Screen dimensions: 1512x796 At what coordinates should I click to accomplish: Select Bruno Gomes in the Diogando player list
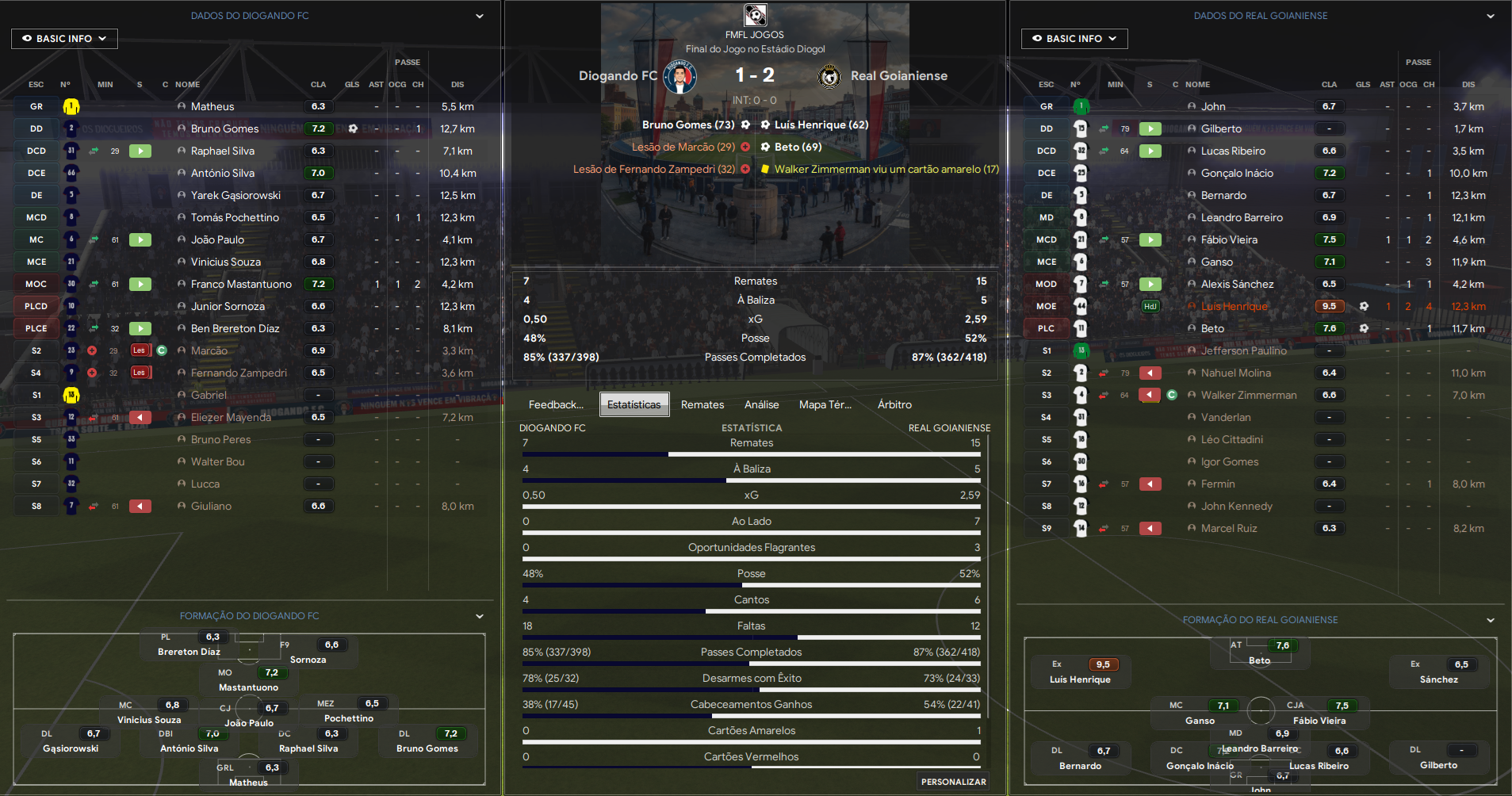click(224, 128)
